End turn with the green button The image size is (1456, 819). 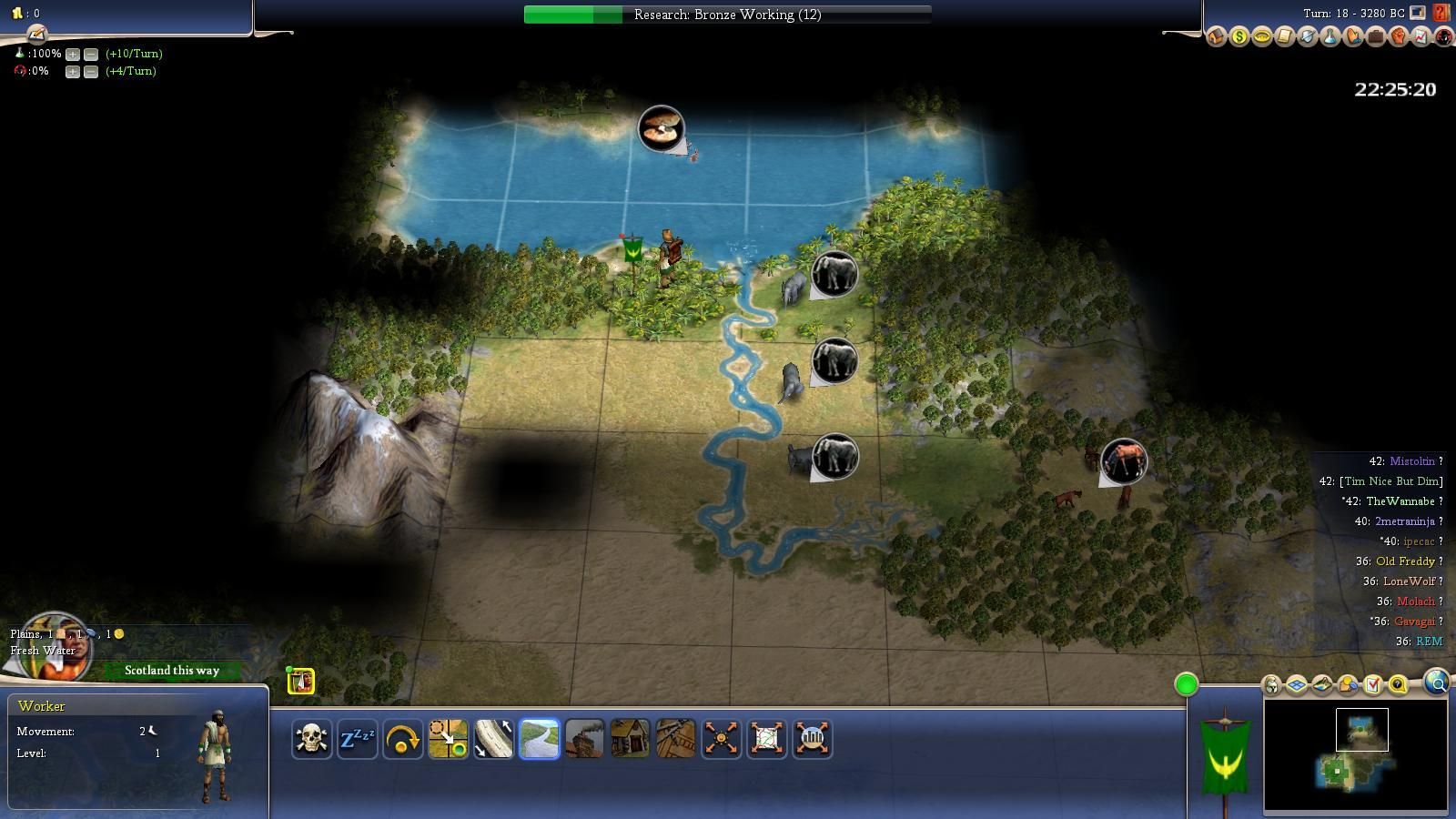pyautogui.click(x=1186, y=684)
